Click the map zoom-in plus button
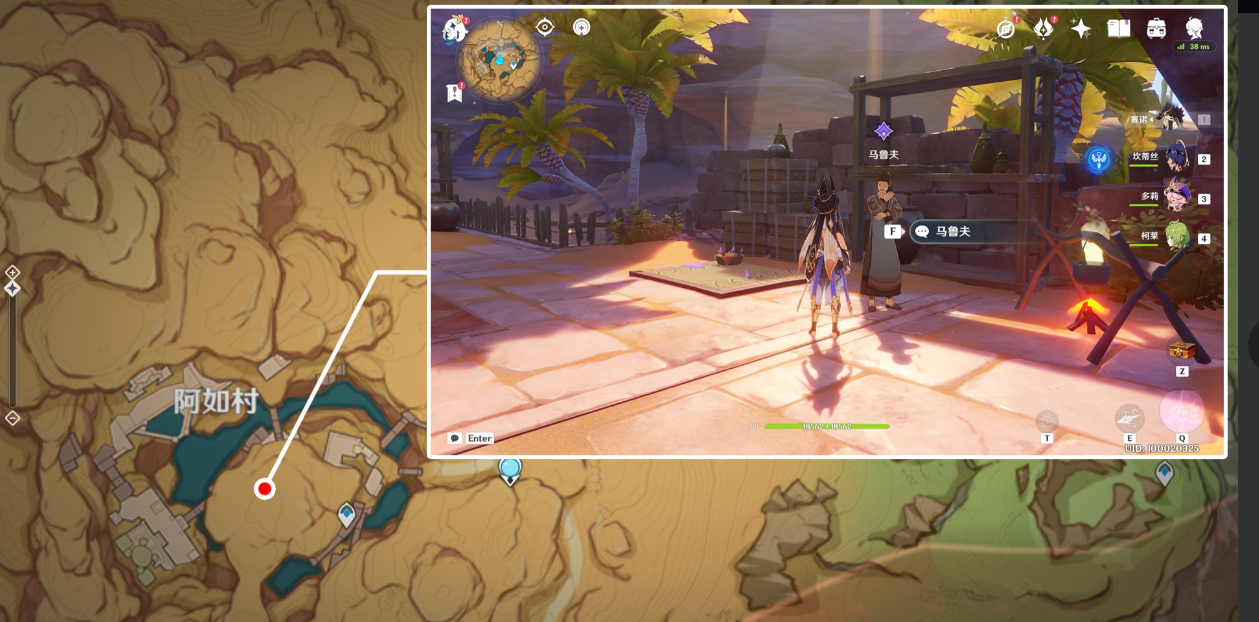This screenshot has width=1259, height=622. pos(12,272)
